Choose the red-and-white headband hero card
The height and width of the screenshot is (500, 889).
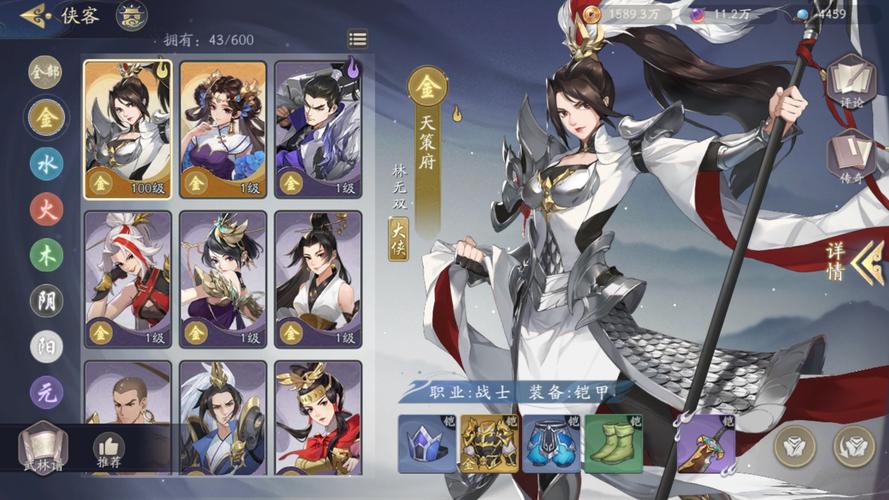coord(127,279)
